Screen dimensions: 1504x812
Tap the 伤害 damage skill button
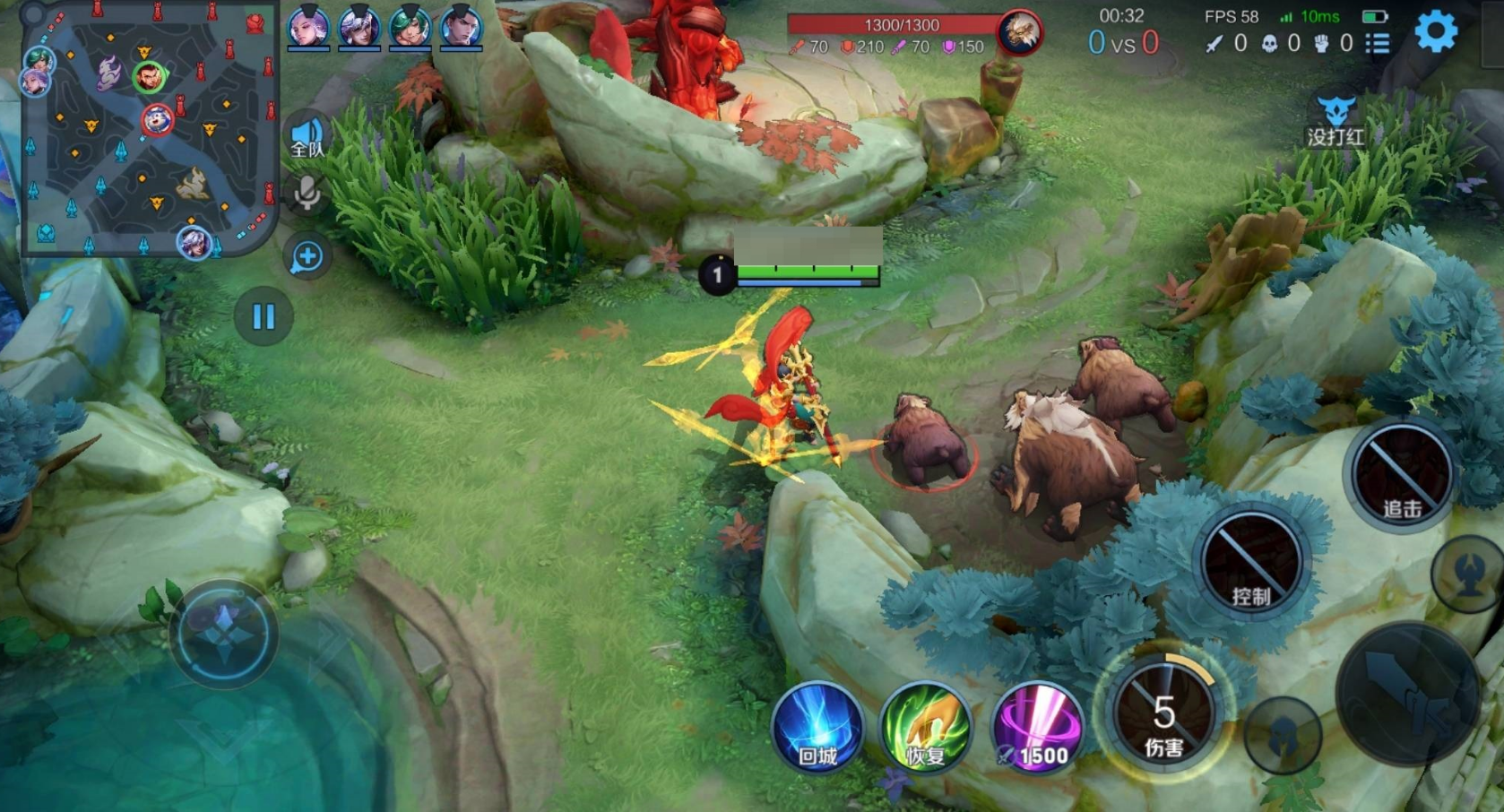(x=1163, y=714)
